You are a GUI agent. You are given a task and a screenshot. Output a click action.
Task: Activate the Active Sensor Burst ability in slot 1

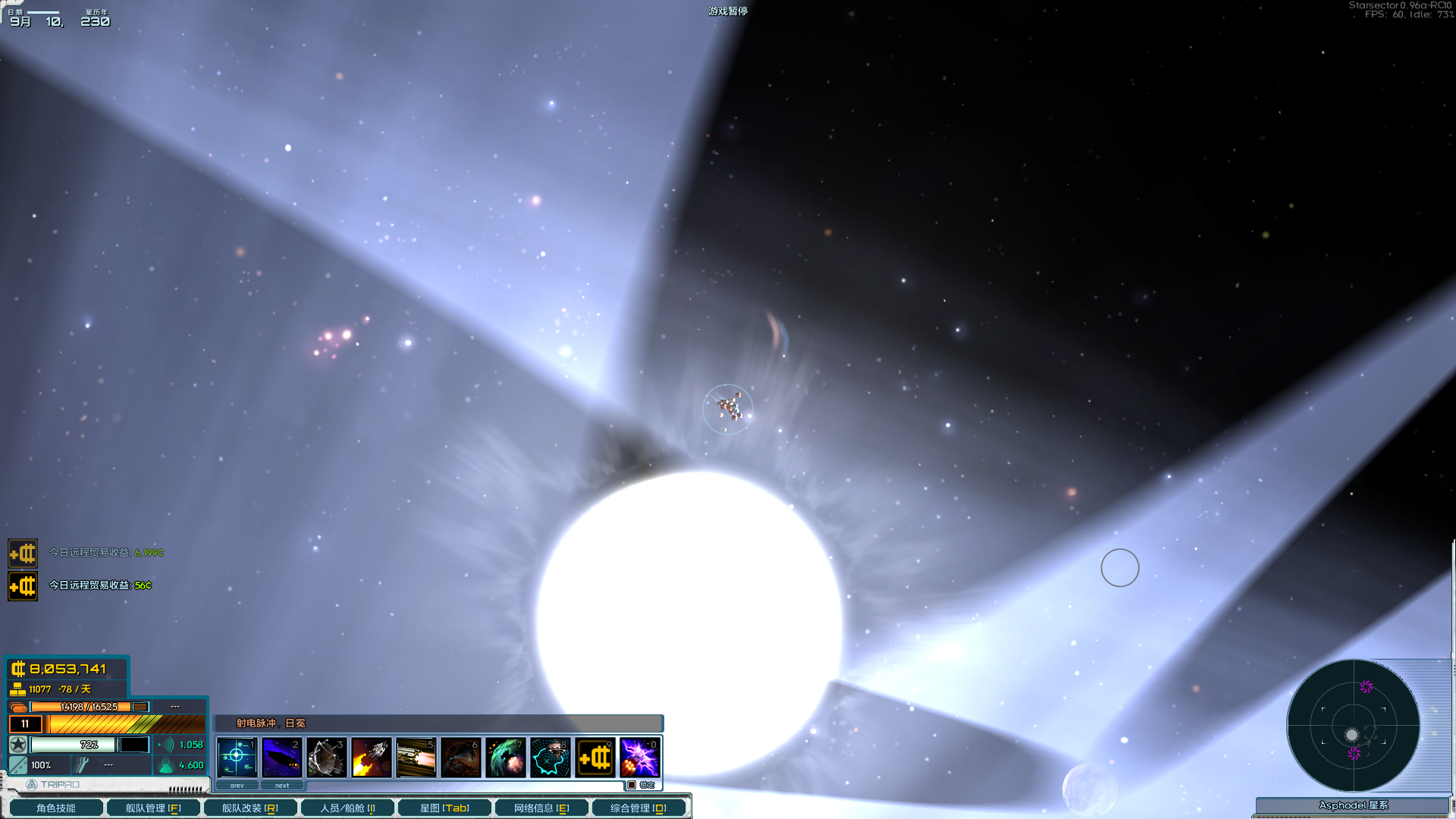pos(237,757)
